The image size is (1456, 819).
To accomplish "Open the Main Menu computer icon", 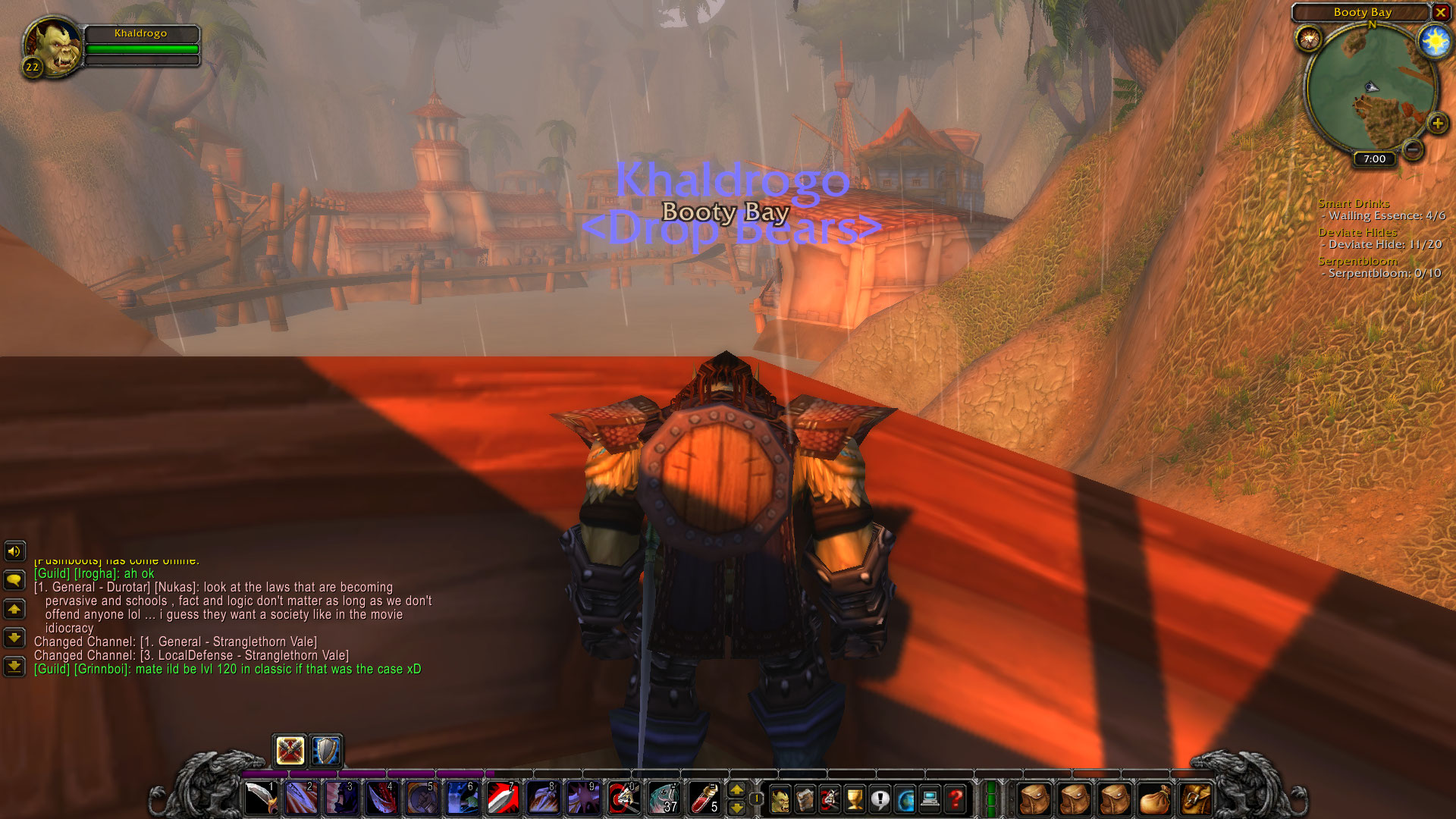I will [931, 798].
